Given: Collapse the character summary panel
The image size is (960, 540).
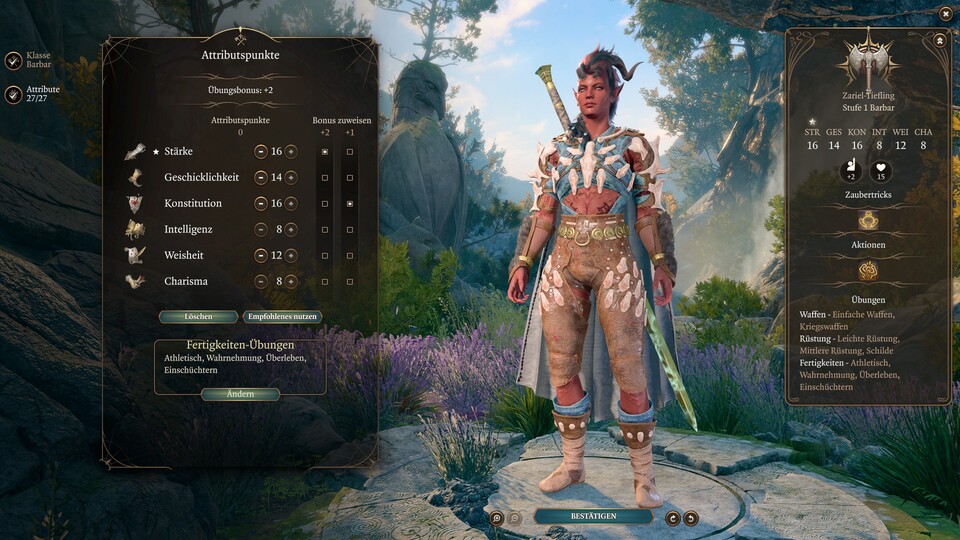Looking at the screenshot, I should (940, 40).
